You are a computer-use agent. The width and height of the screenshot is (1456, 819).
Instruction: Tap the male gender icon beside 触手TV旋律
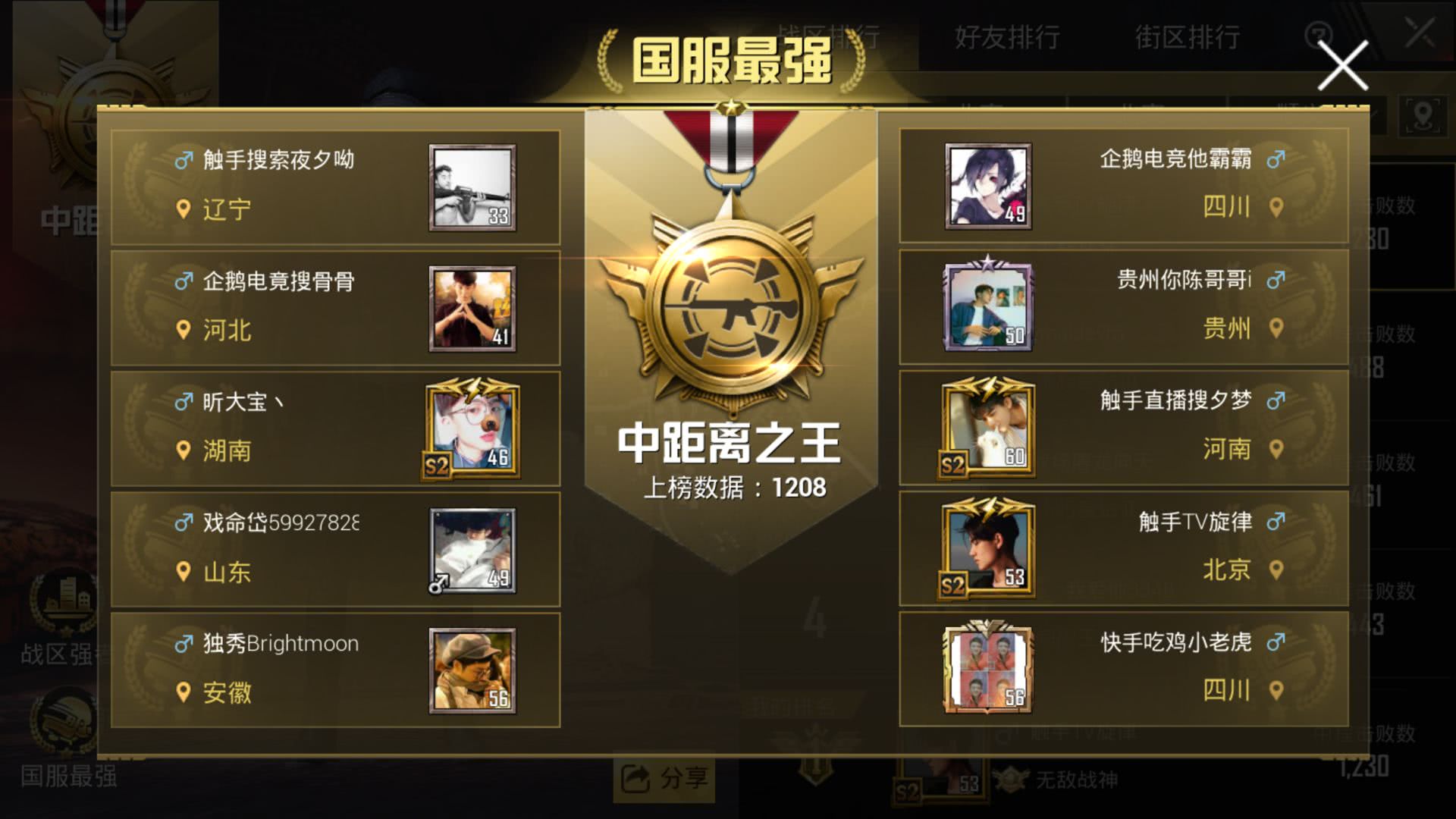click(1276, 521)
